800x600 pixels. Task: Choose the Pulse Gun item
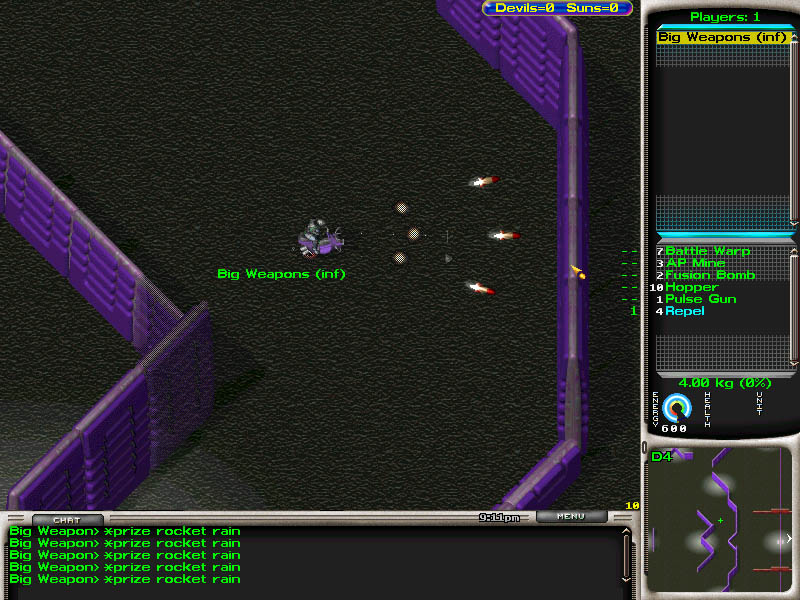click(x=700, y=299)
